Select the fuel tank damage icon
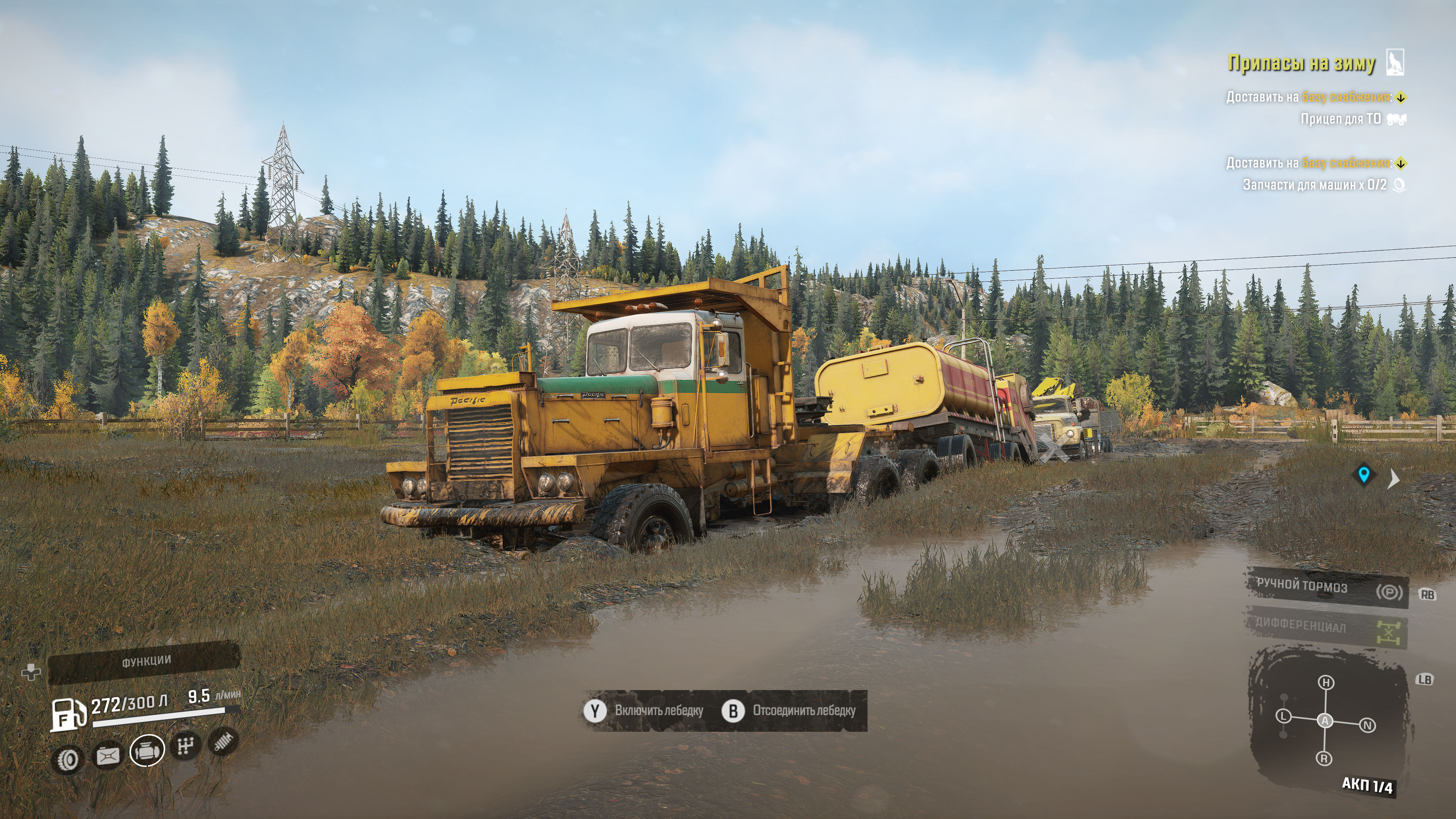Screen dimensions: 1456x819 [107, 755]
